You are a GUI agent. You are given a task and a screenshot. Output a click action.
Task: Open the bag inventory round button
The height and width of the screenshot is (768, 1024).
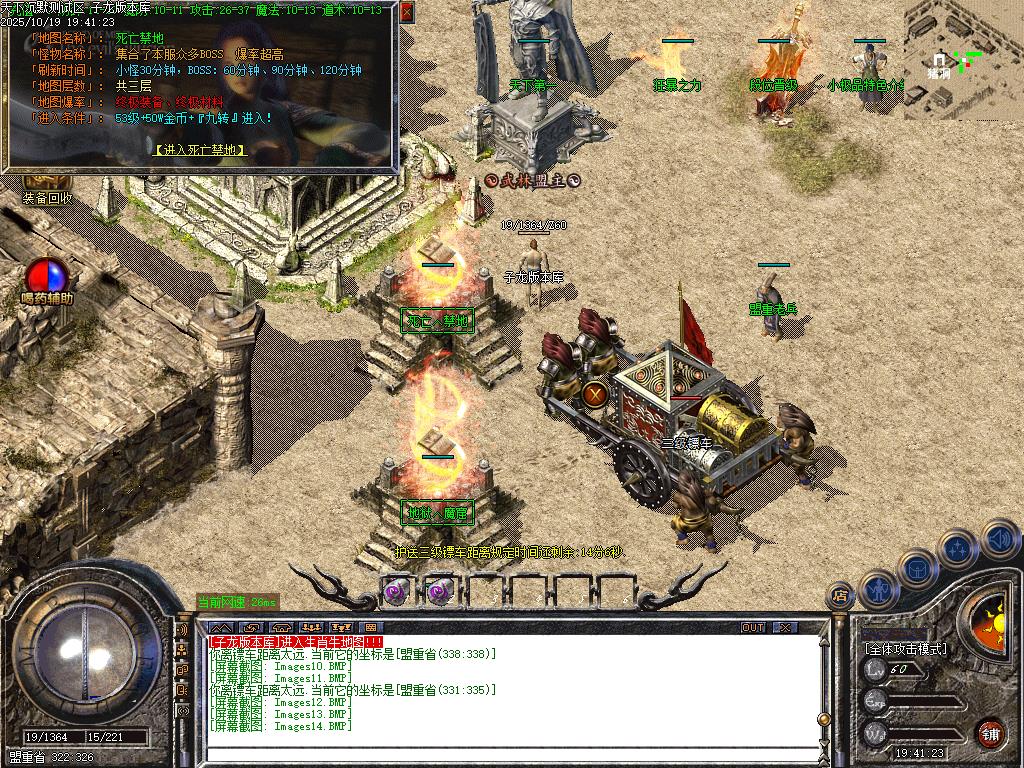(917, 570)
